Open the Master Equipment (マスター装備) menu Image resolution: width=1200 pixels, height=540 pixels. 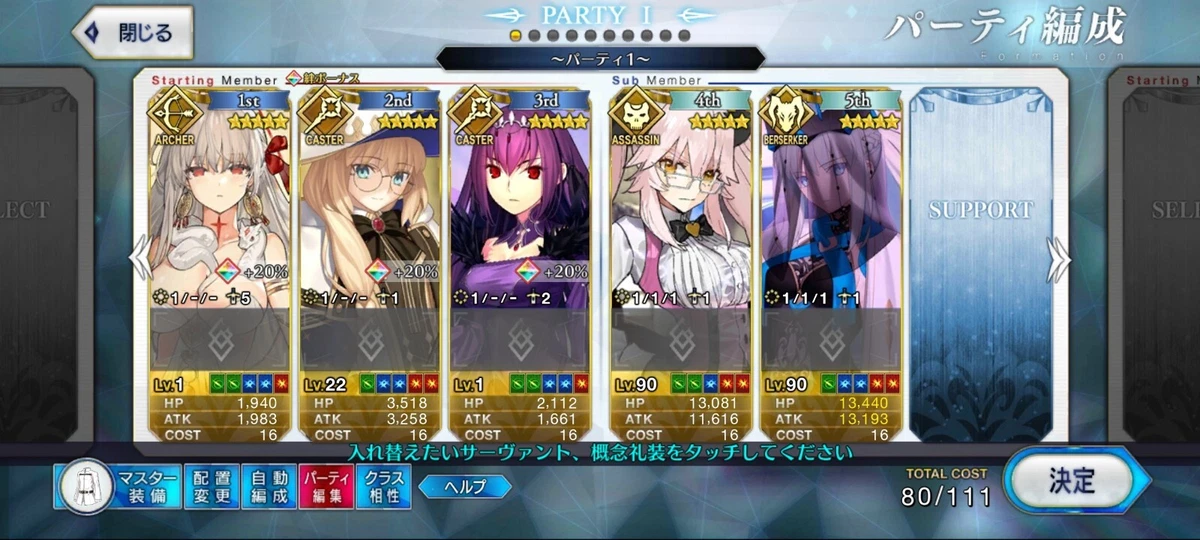tap(120, 487)
